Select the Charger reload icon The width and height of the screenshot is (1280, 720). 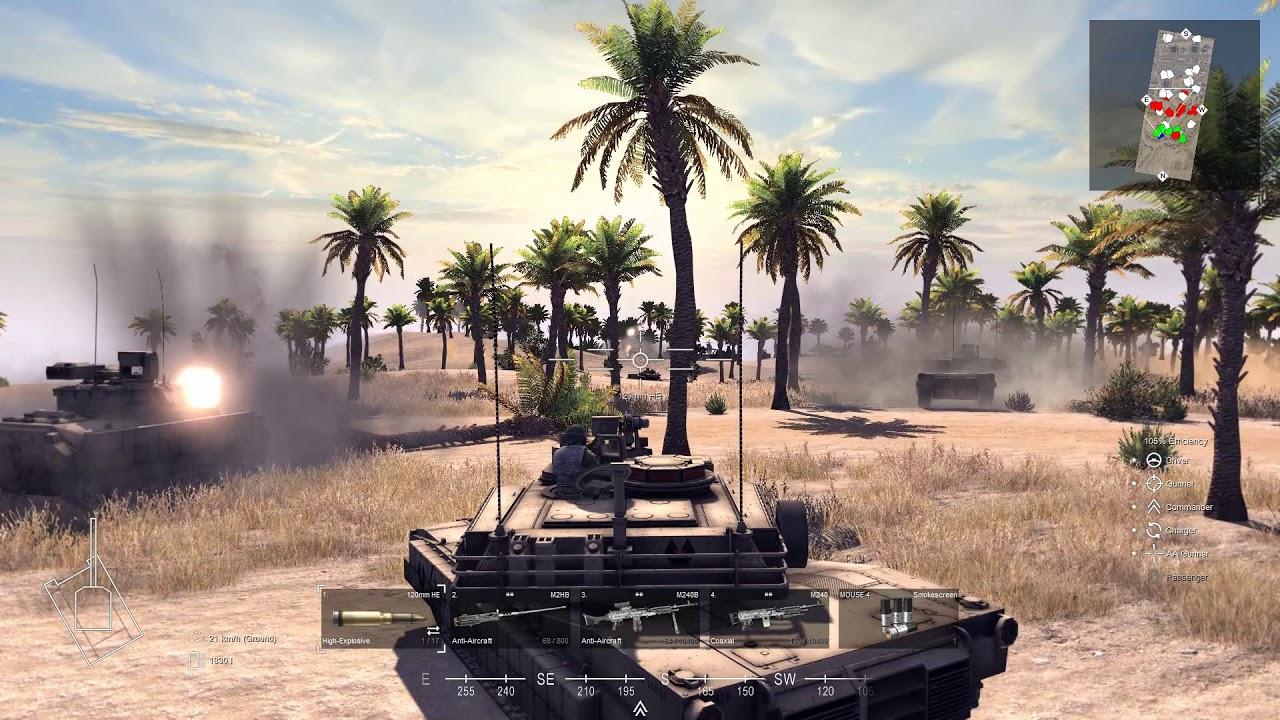tap(1154, 530)
